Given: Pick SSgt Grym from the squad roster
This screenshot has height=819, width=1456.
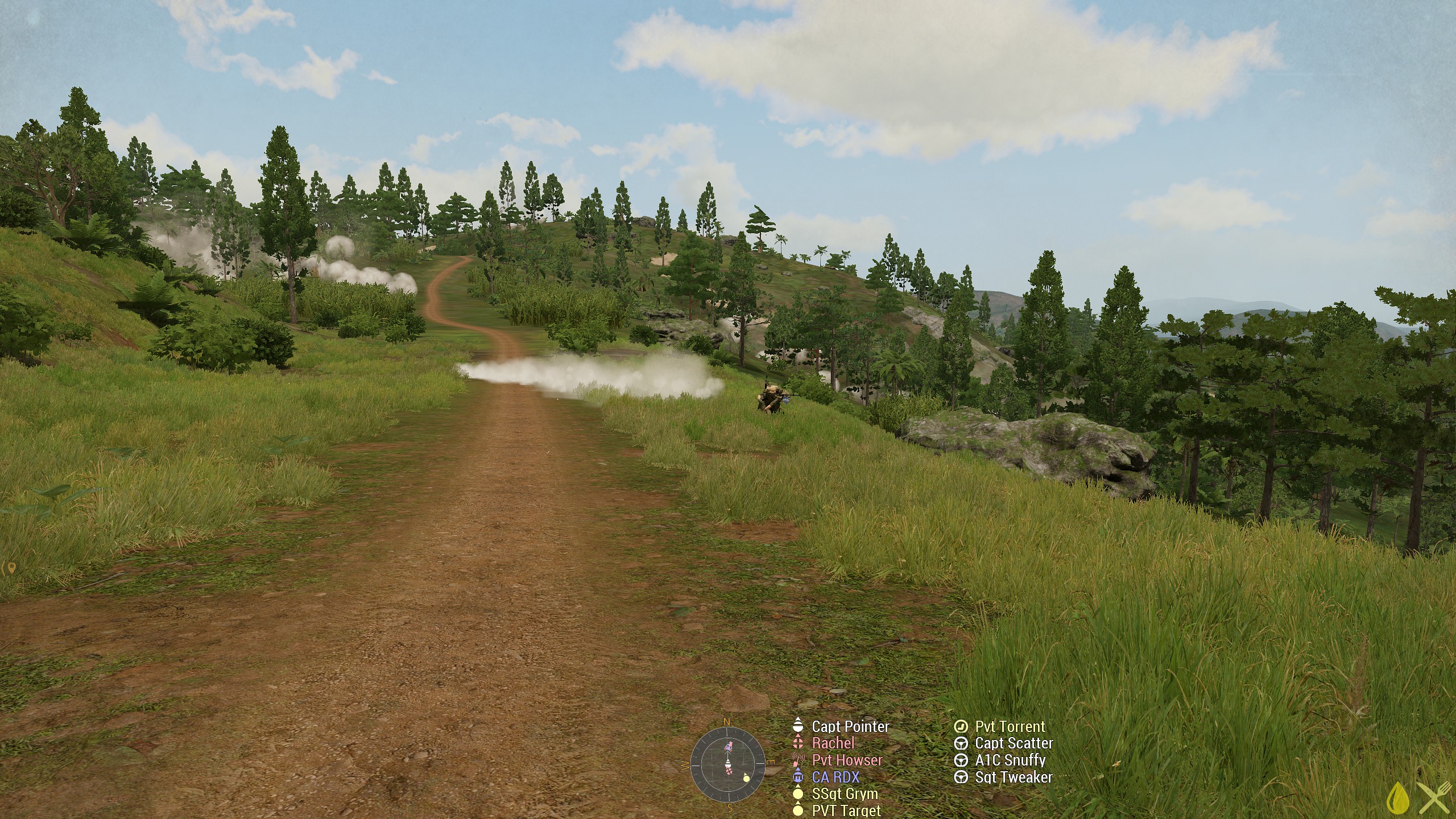Looking at the screenshot, I should [x=845, y=793].
